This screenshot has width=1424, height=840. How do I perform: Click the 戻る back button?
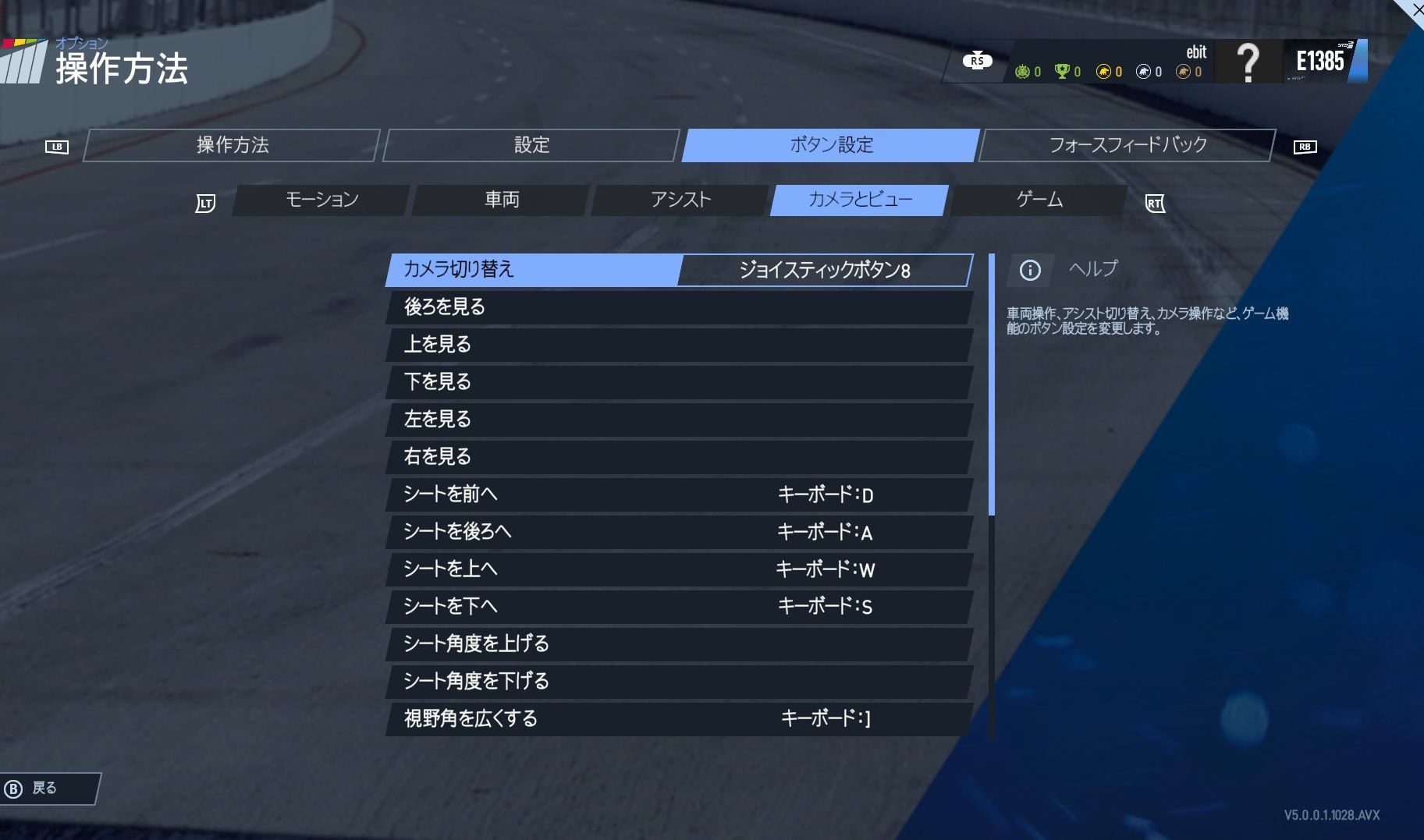[x=45, y=788]
